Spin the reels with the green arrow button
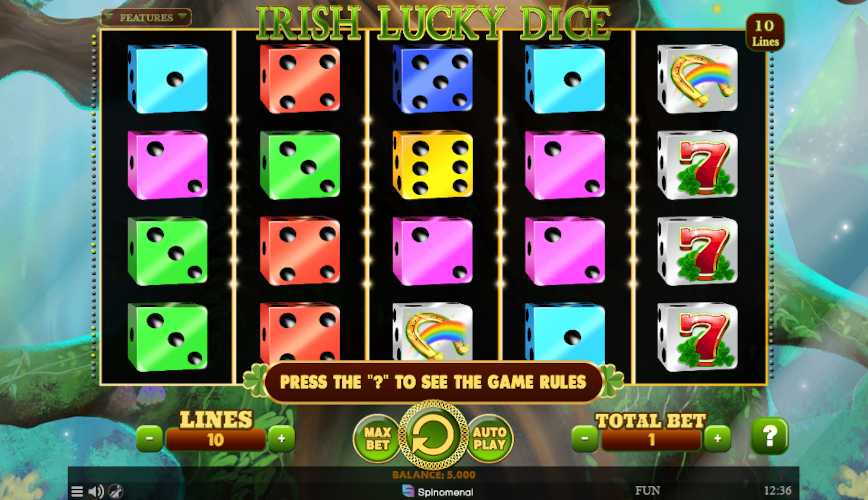The width and height of the screenshot is (868, 500). tap(433, 437)
